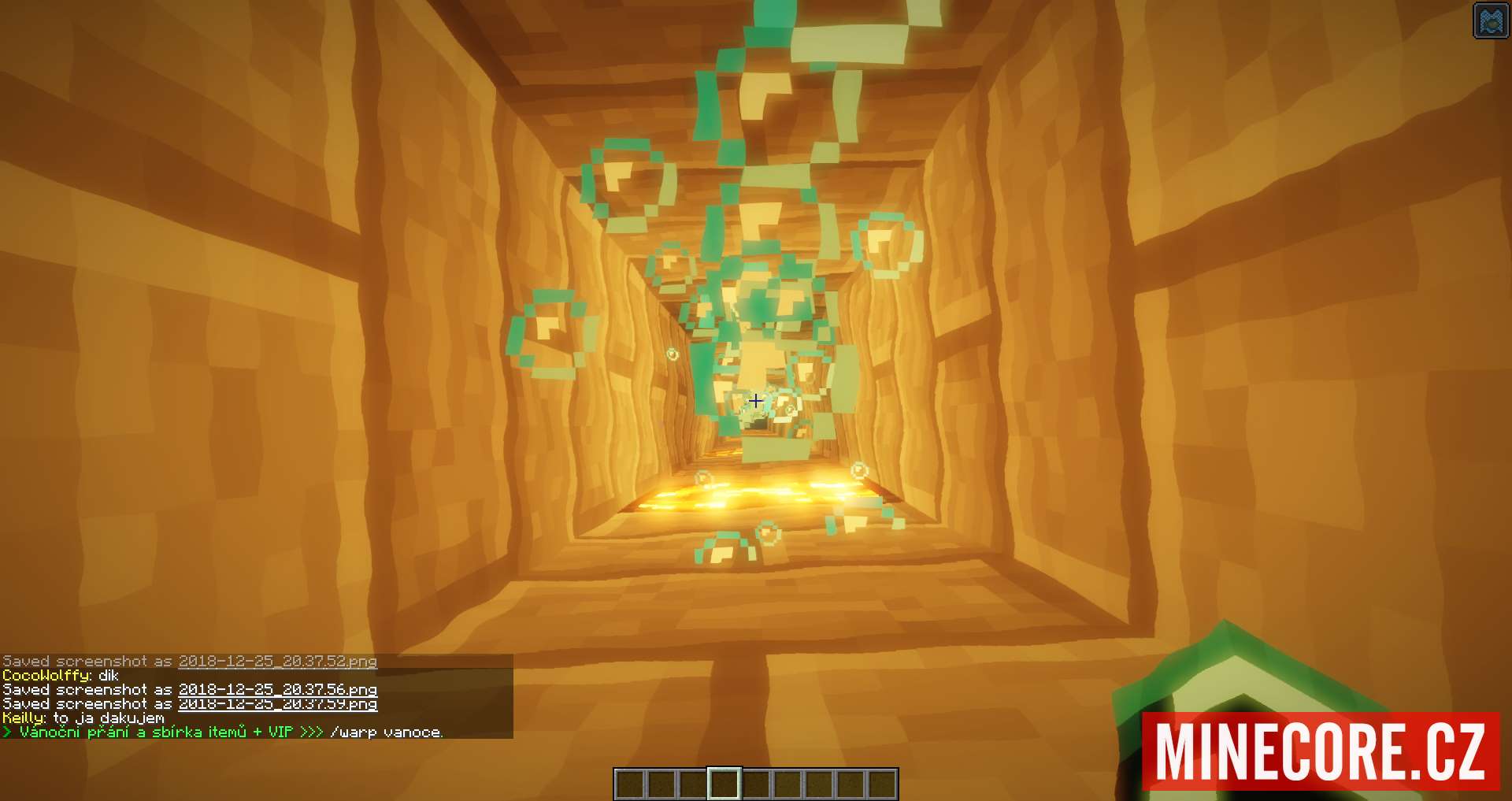Click the blue status effect icon
Screen dimensions: 1512x801
coord(1491,20)
